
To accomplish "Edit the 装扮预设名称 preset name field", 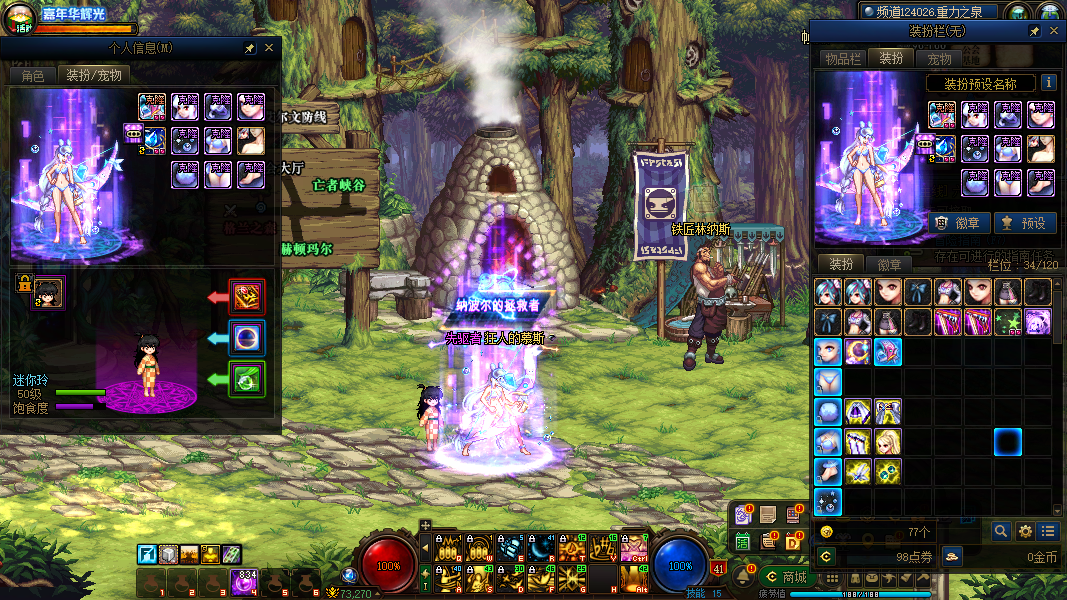I will tap(980, 84).
